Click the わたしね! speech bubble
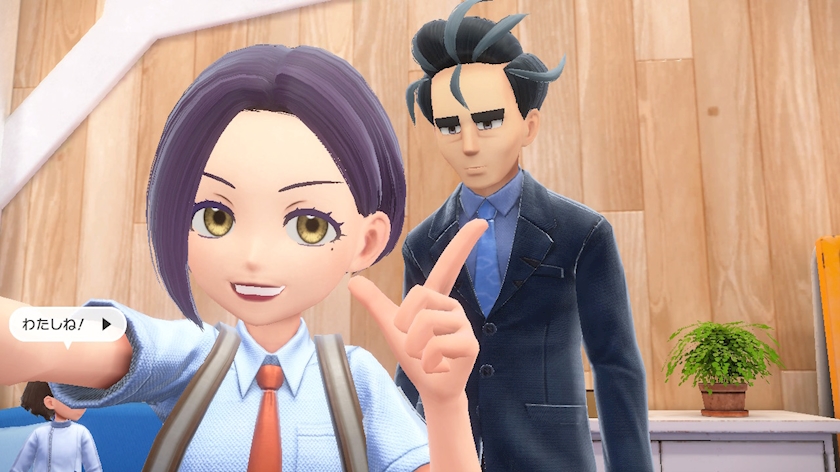Image resolution: width=840 pixels, height=472 pixels. point(67,324)
